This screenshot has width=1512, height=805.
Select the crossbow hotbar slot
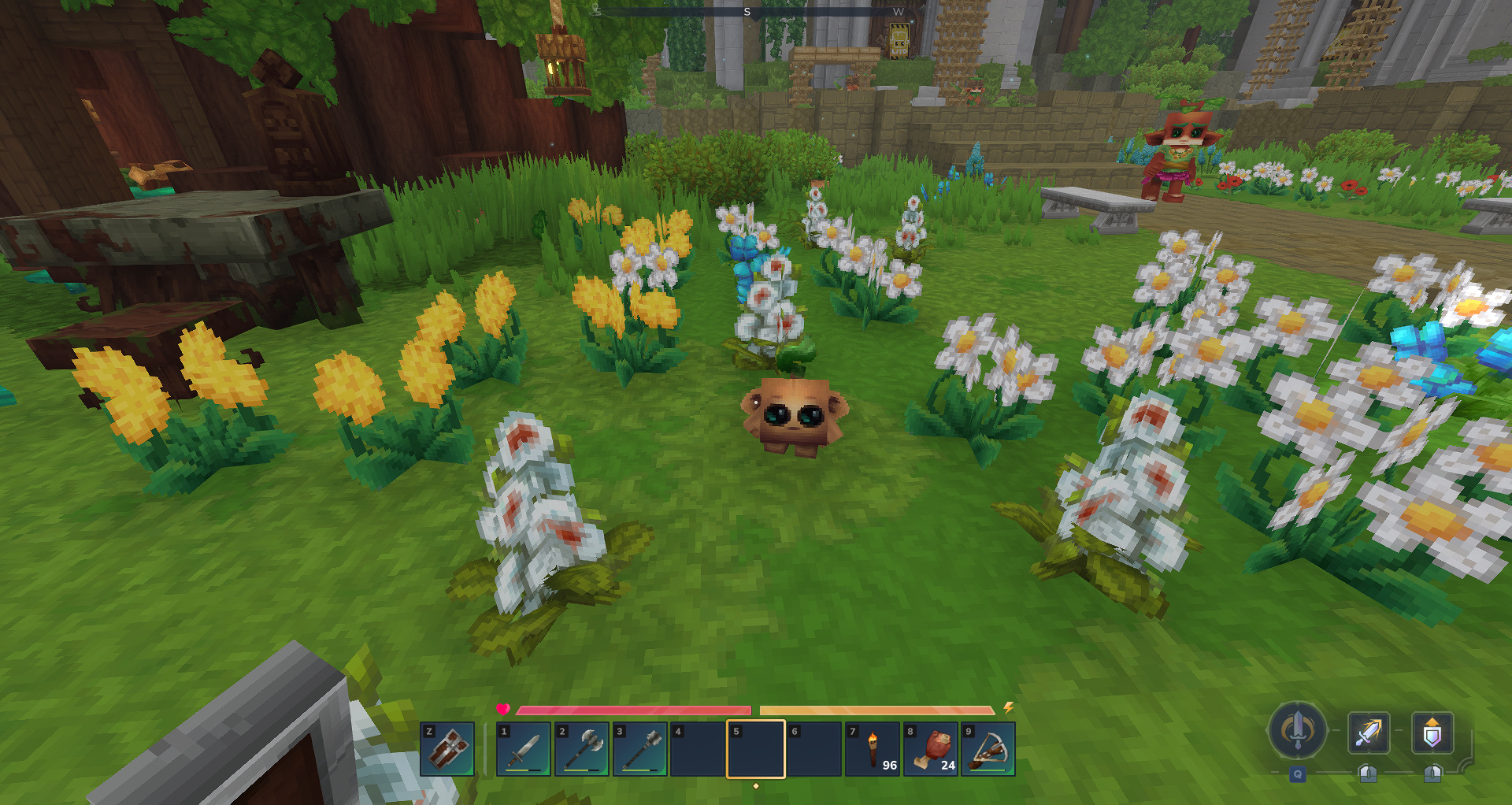(988, 749)
